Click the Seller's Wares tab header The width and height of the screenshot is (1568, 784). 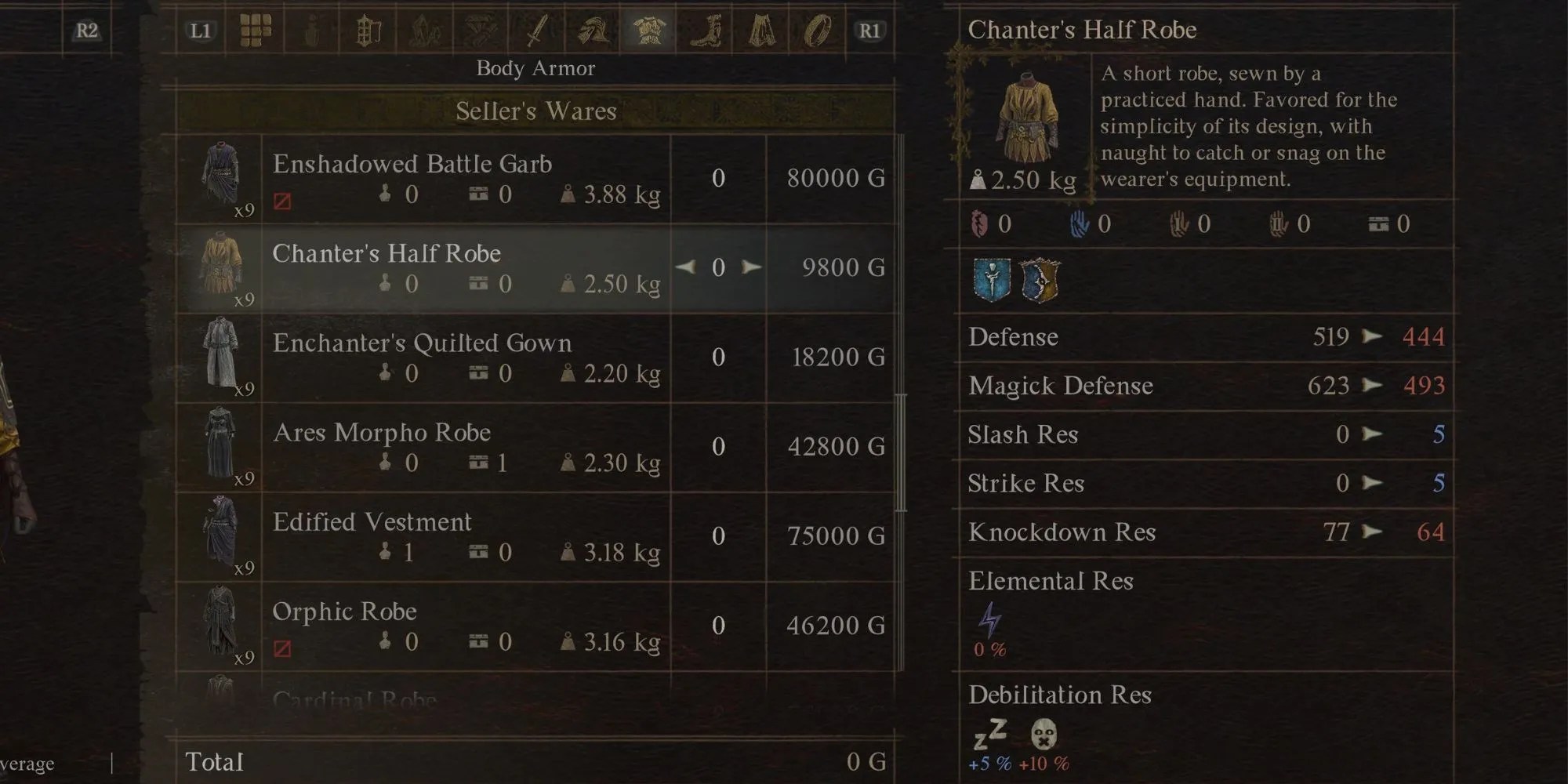tap(535, 111)
